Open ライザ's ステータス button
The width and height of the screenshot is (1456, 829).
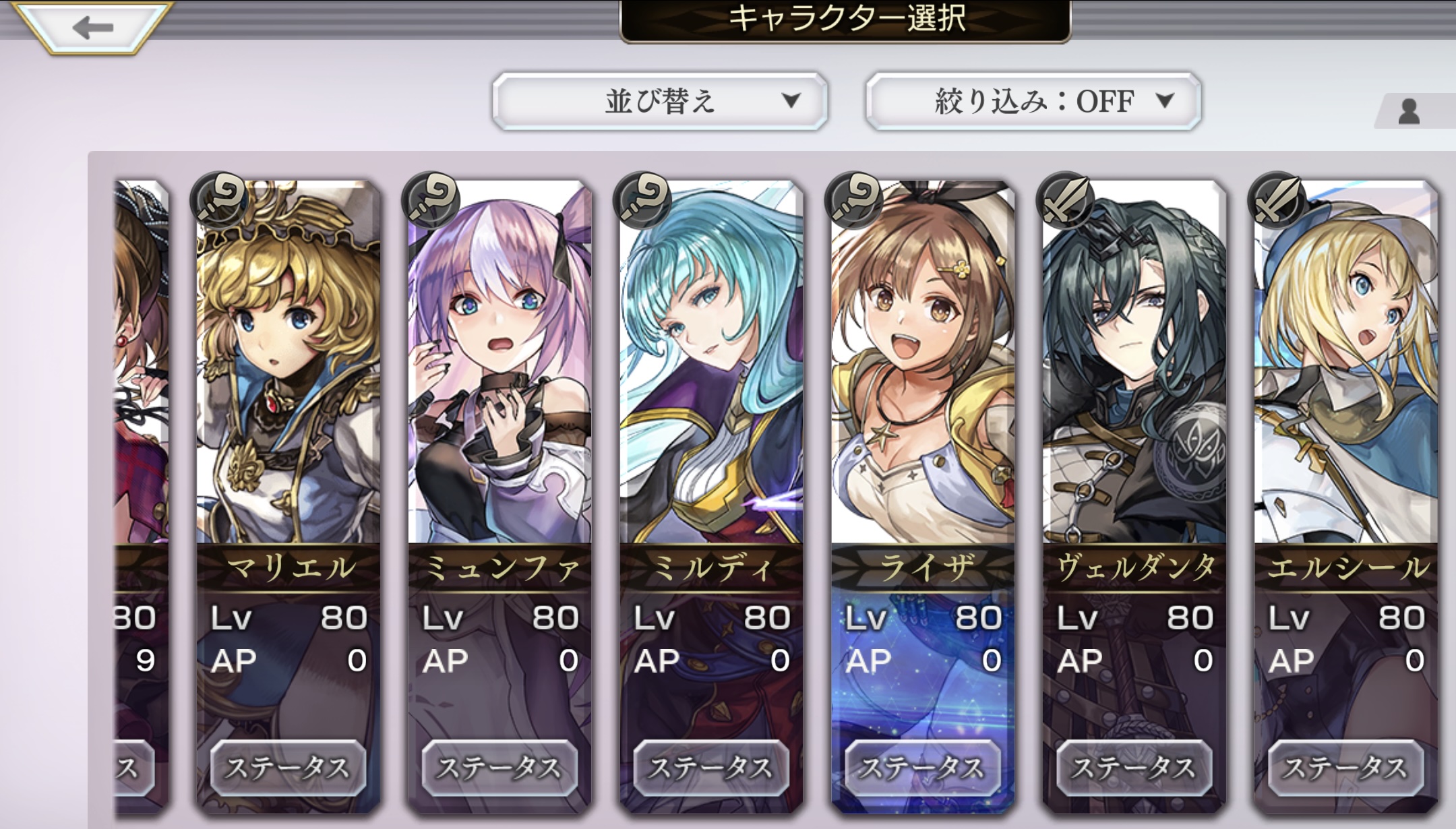[923, 767]
